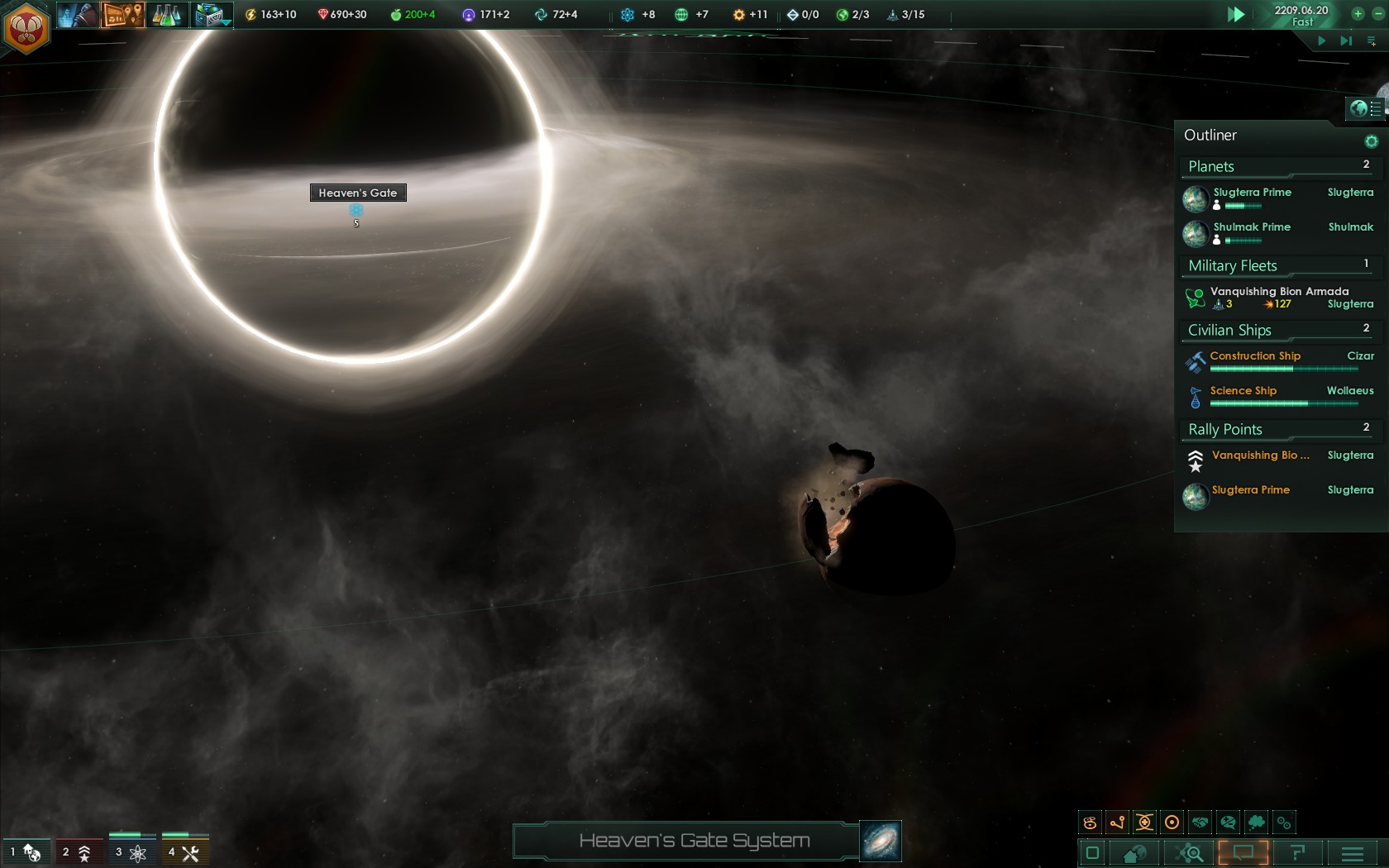Image resolution: width=1389 pixels, height=868 pixels.
Task: Toggle the diplomacy handshake map filter
Action: click(x=1200, y=823)
